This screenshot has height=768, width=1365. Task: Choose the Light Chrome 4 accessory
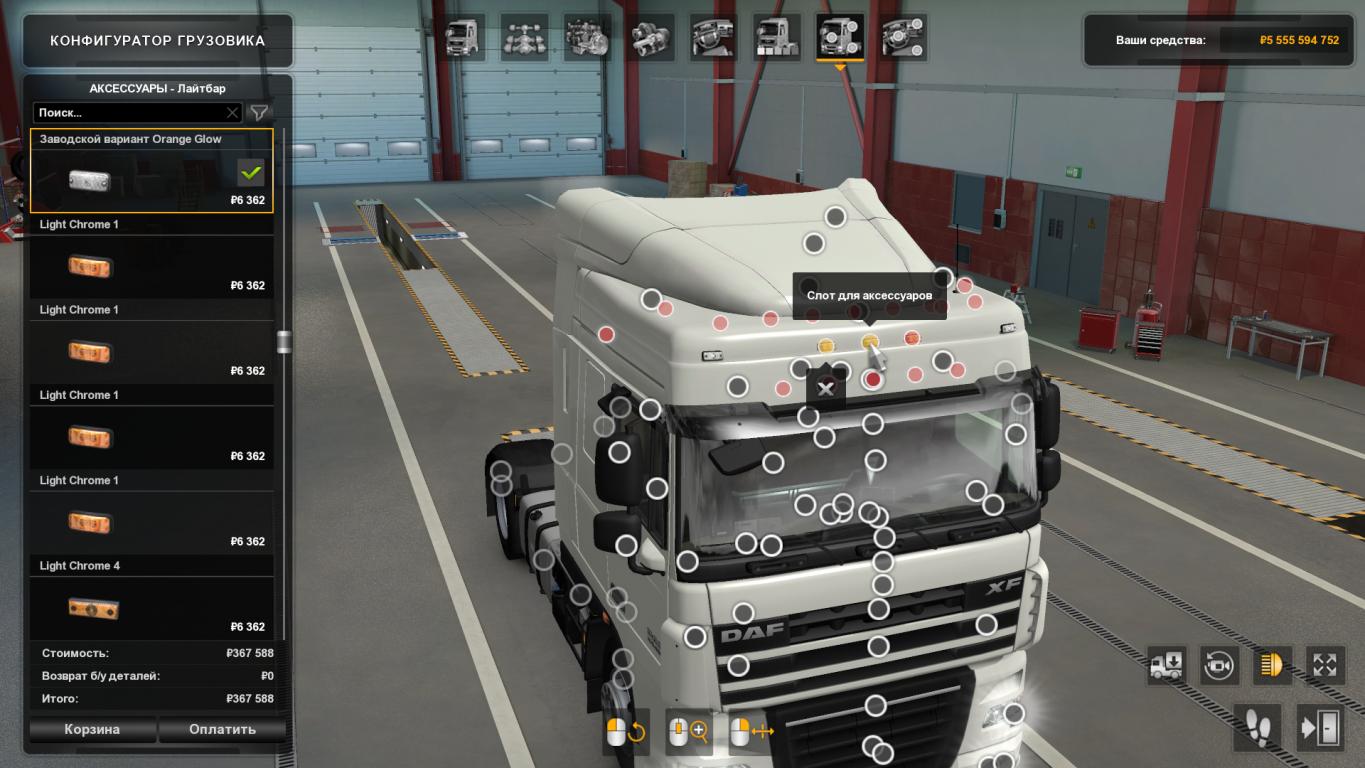[151, 598]
